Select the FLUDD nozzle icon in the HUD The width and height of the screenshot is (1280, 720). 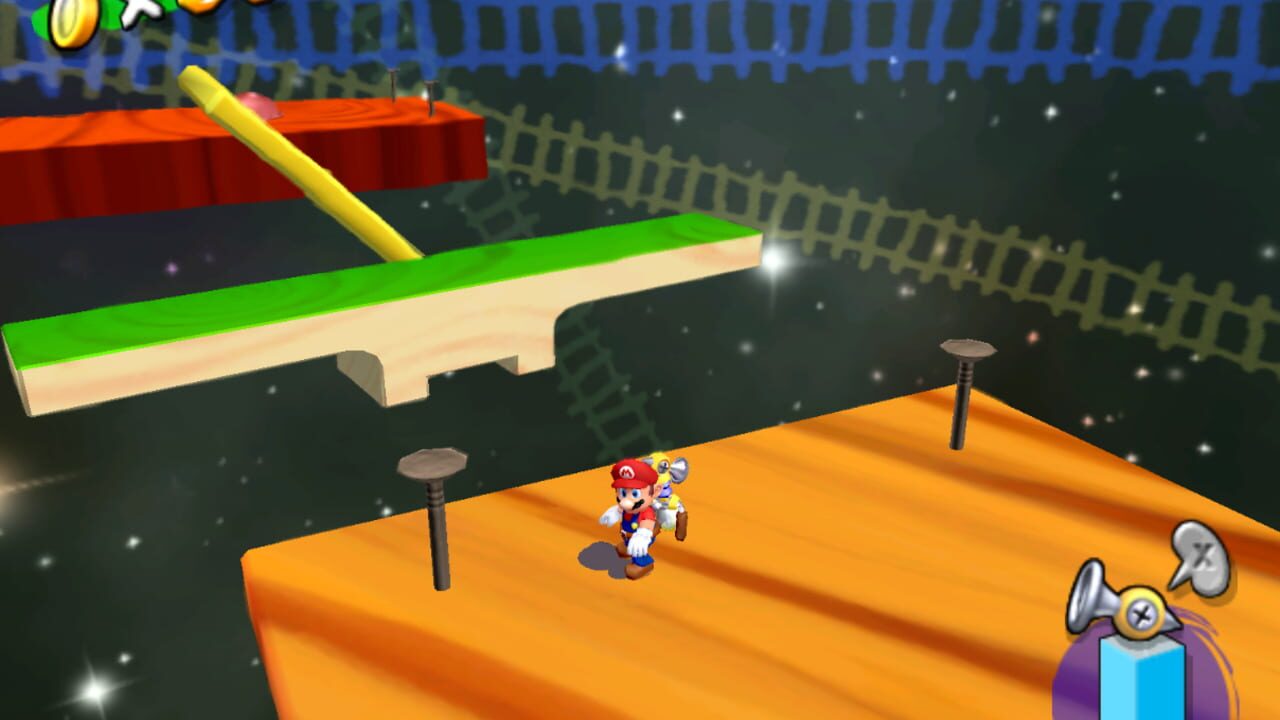click(1085, 600)
